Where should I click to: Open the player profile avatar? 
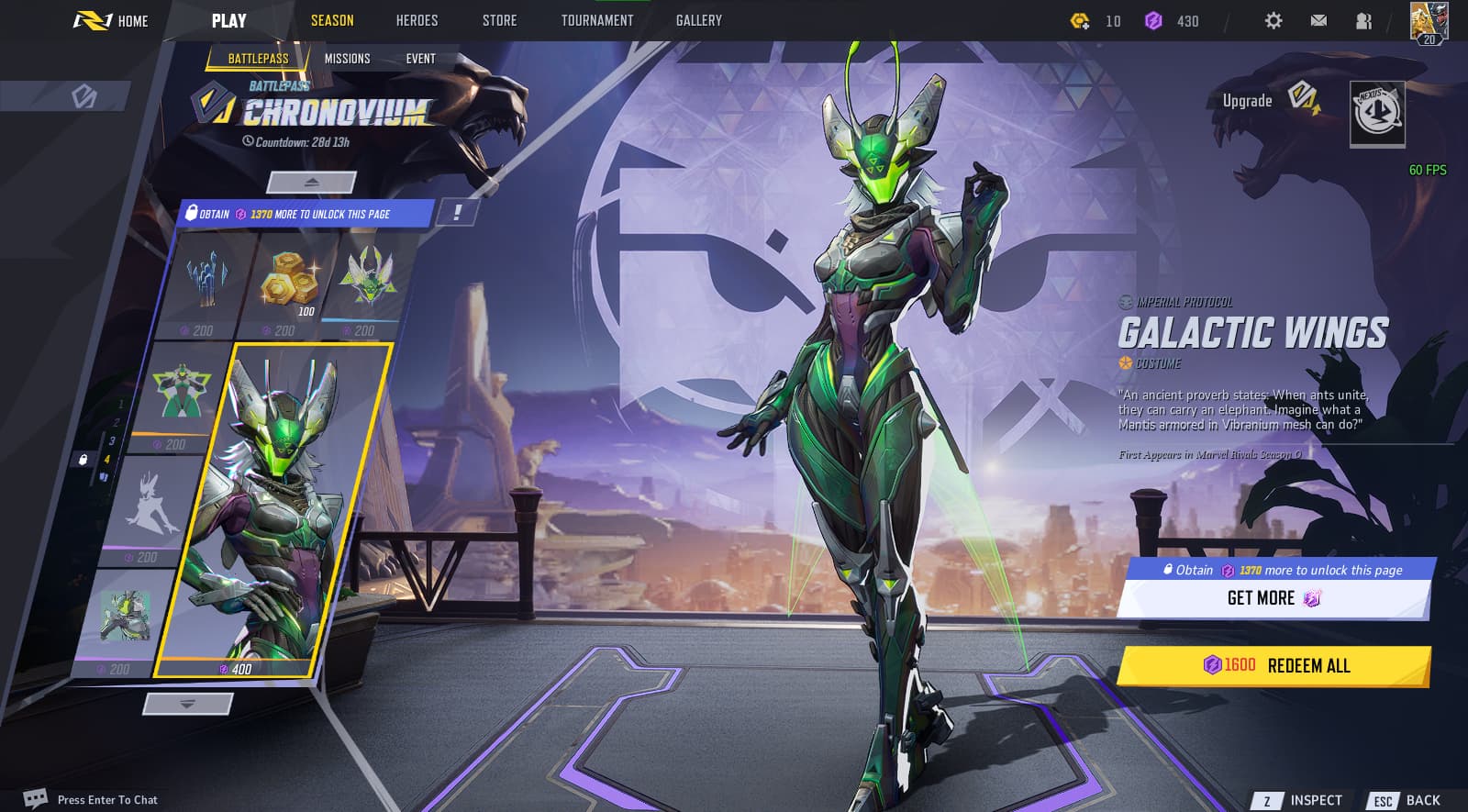click(x=1428, y=22)
